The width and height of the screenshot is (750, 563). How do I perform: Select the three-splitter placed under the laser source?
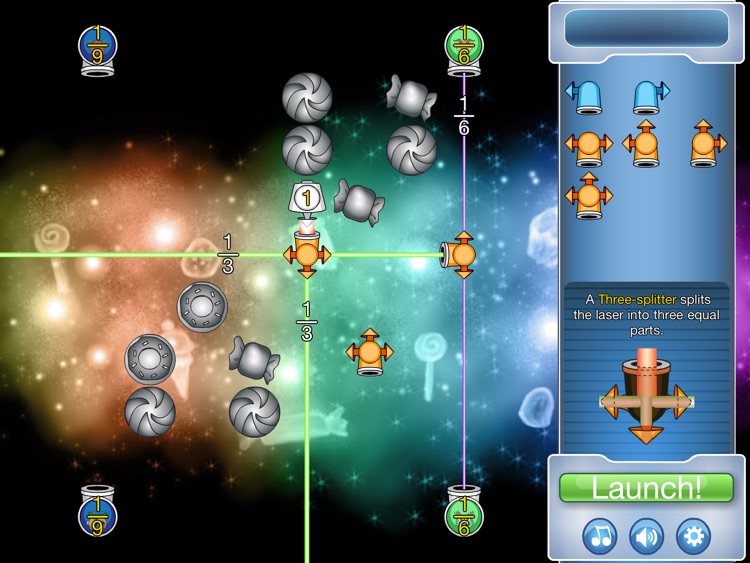click(x=306, y=254)
